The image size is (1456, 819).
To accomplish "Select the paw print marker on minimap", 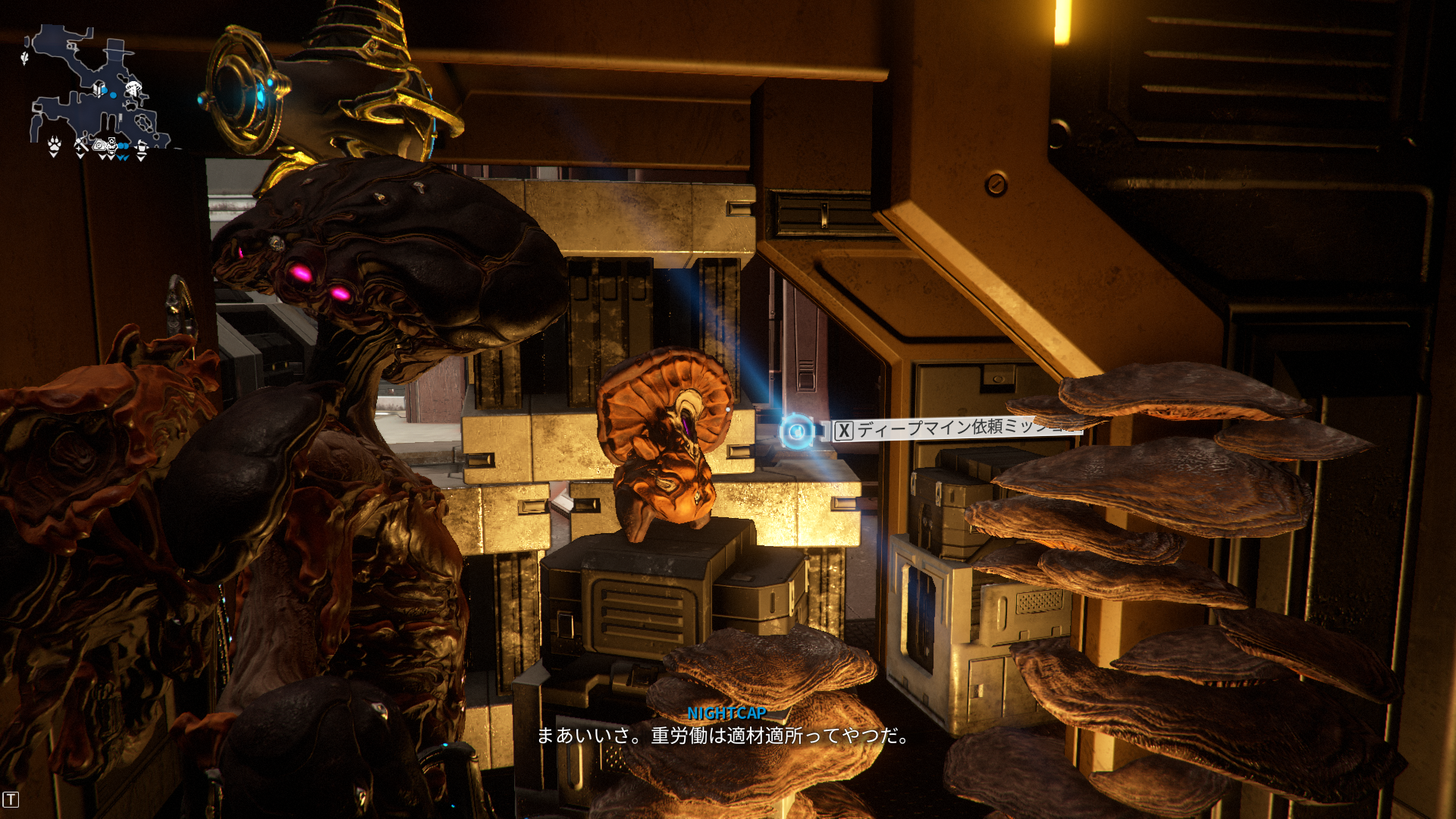I will coord(54,144).
